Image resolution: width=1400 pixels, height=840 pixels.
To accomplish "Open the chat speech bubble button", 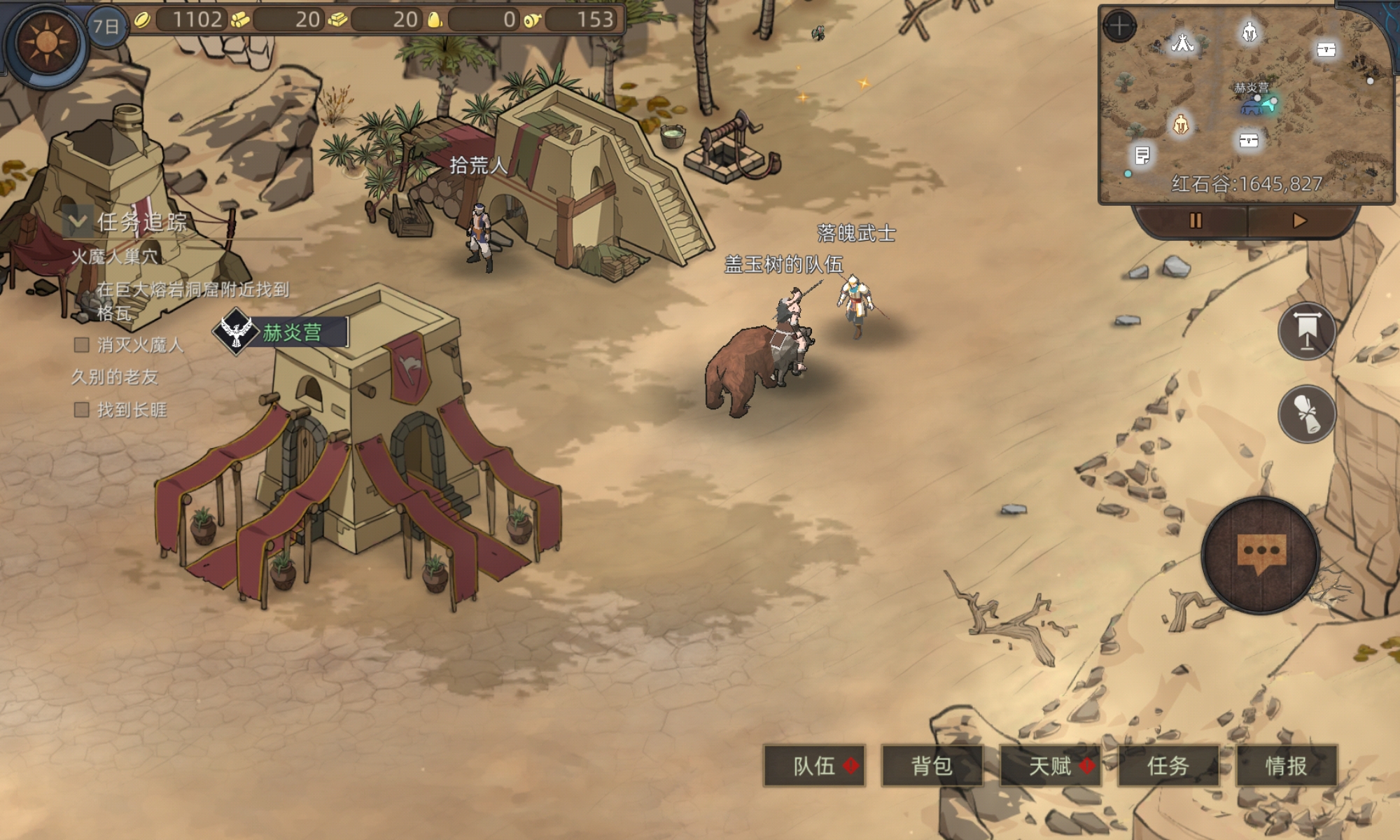I will tap(1261, 554).
